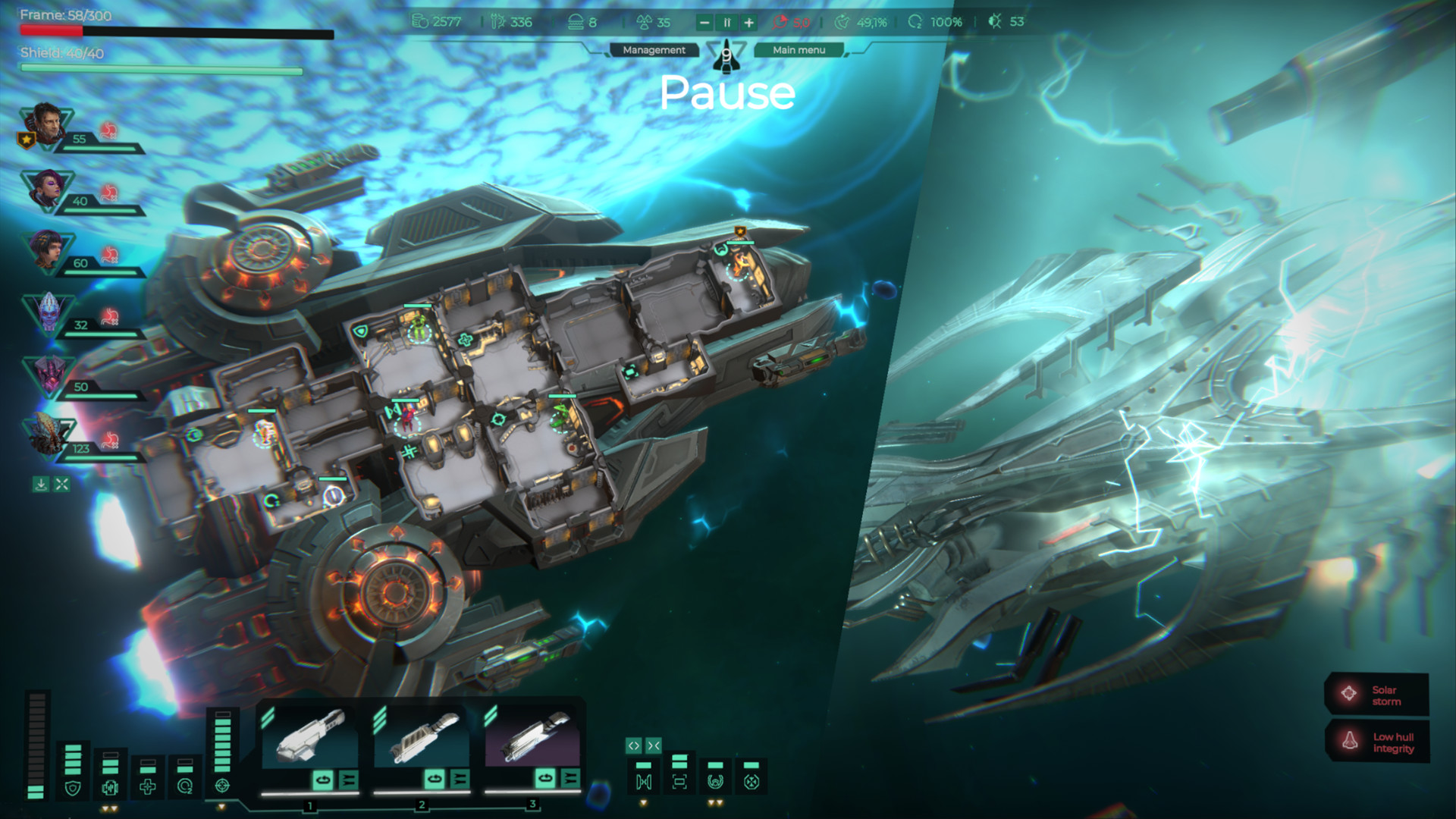Screen dimensions: 1456x819
Task: Click the credits icon showing 2577
Action: tap(419, 22)
